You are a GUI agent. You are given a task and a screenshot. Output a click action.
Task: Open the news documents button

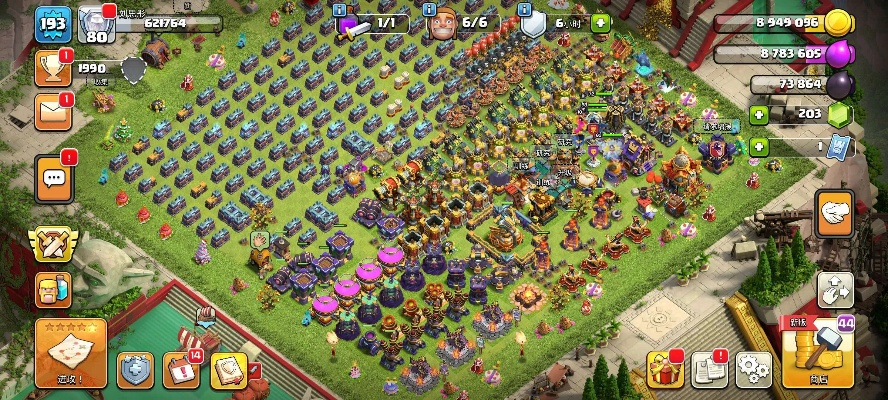(709, 369)
